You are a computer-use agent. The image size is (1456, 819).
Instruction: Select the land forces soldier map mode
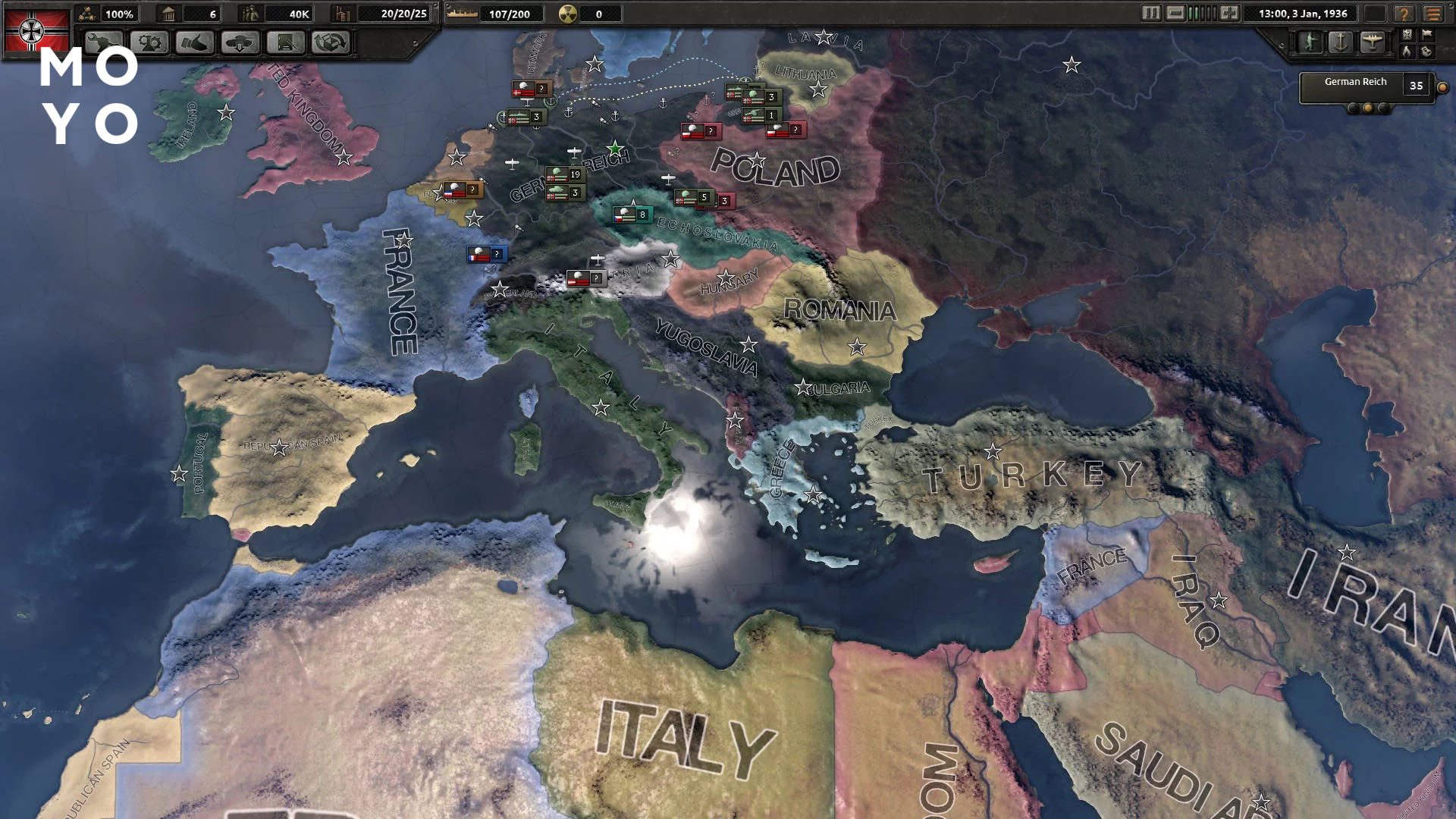pos(1310,42)
